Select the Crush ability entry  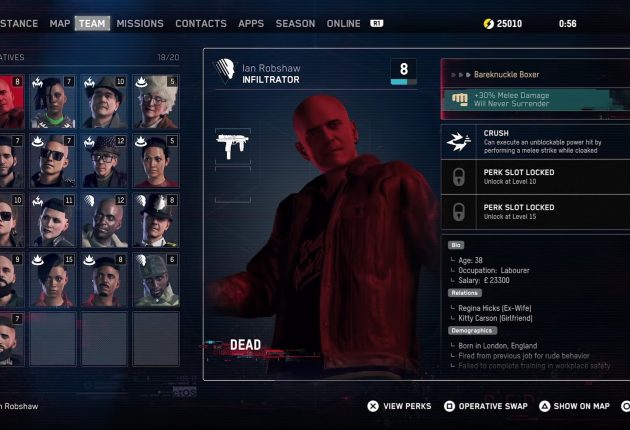coord(535,140)
